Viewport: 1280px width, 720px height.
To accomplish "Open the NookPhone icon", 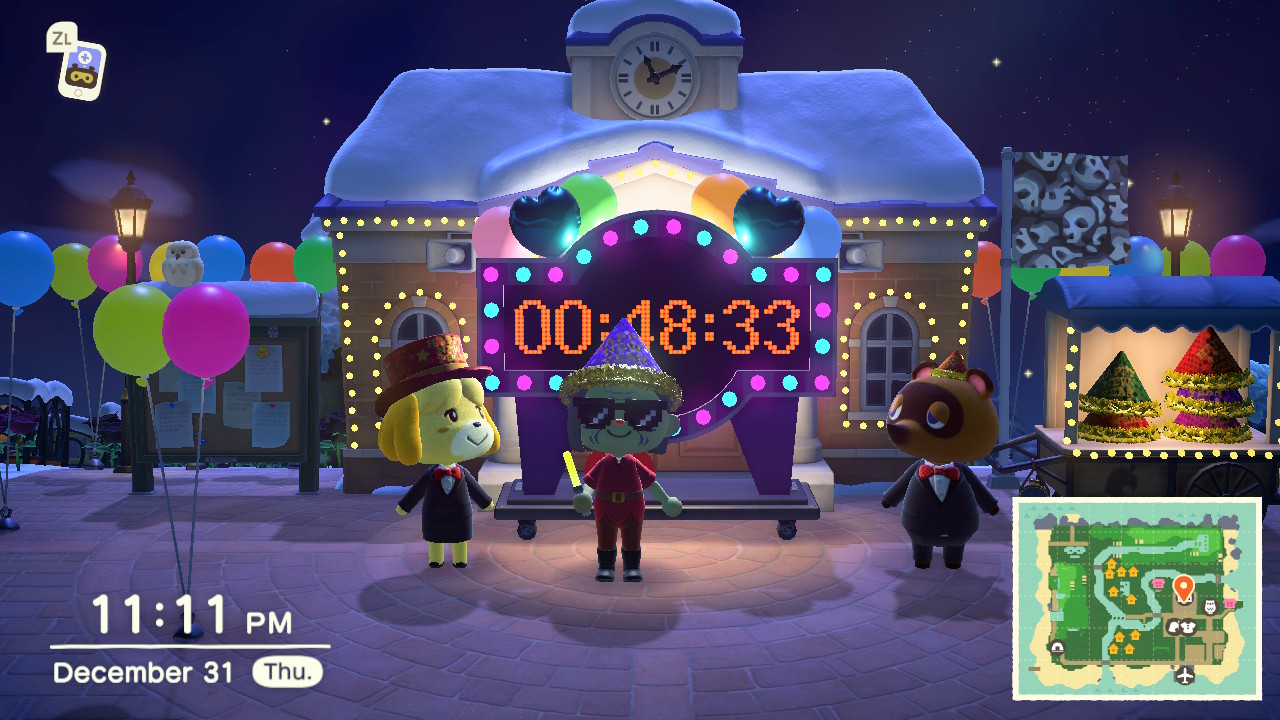I will pyautogui.click(x=81, y=67).
